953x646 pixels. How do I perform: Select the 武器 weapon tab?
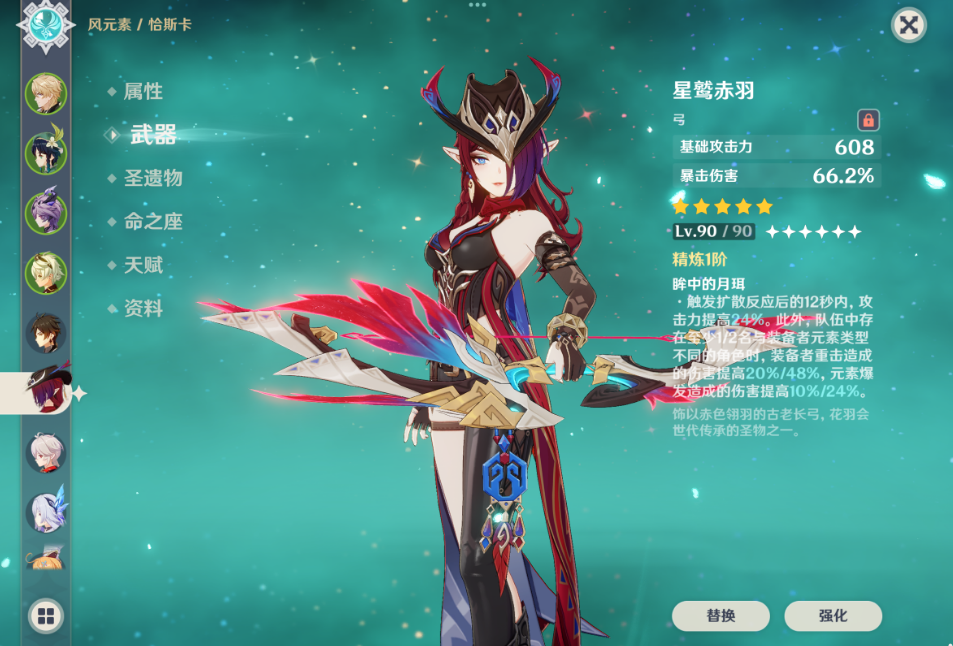click(152, 135)
